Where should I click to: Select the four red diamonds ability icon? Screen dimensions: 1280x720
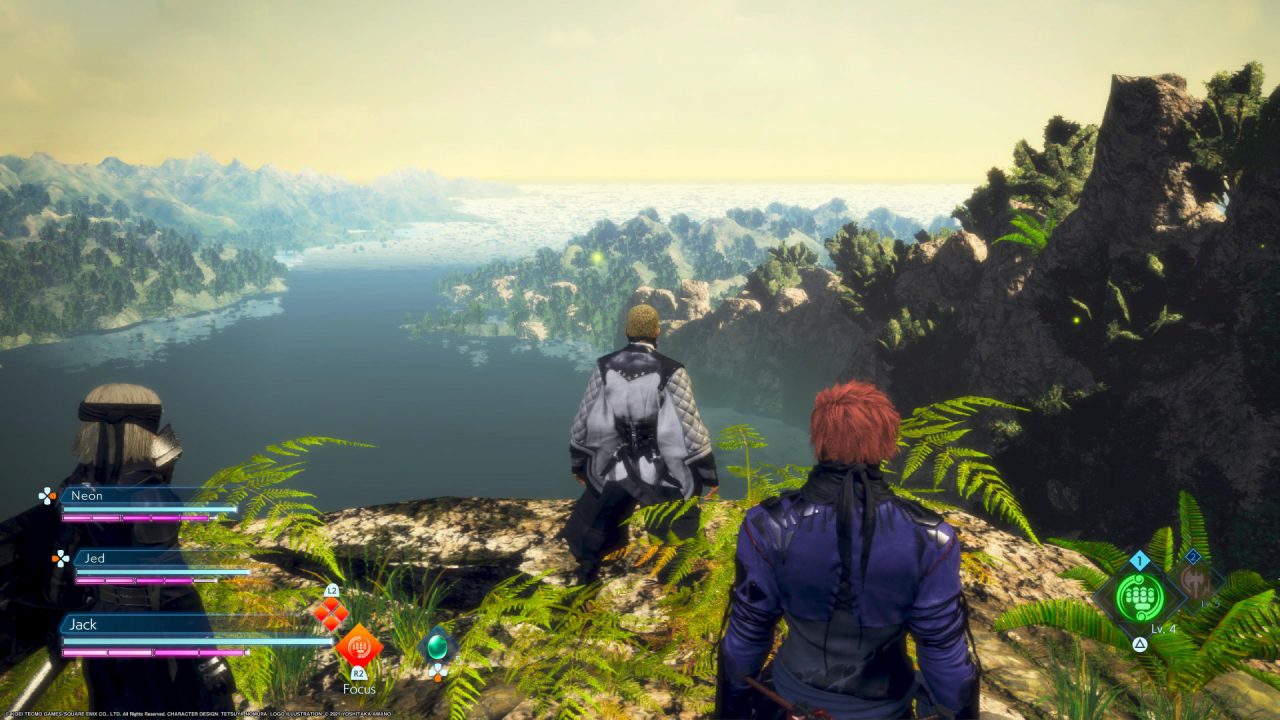(331, 613)
